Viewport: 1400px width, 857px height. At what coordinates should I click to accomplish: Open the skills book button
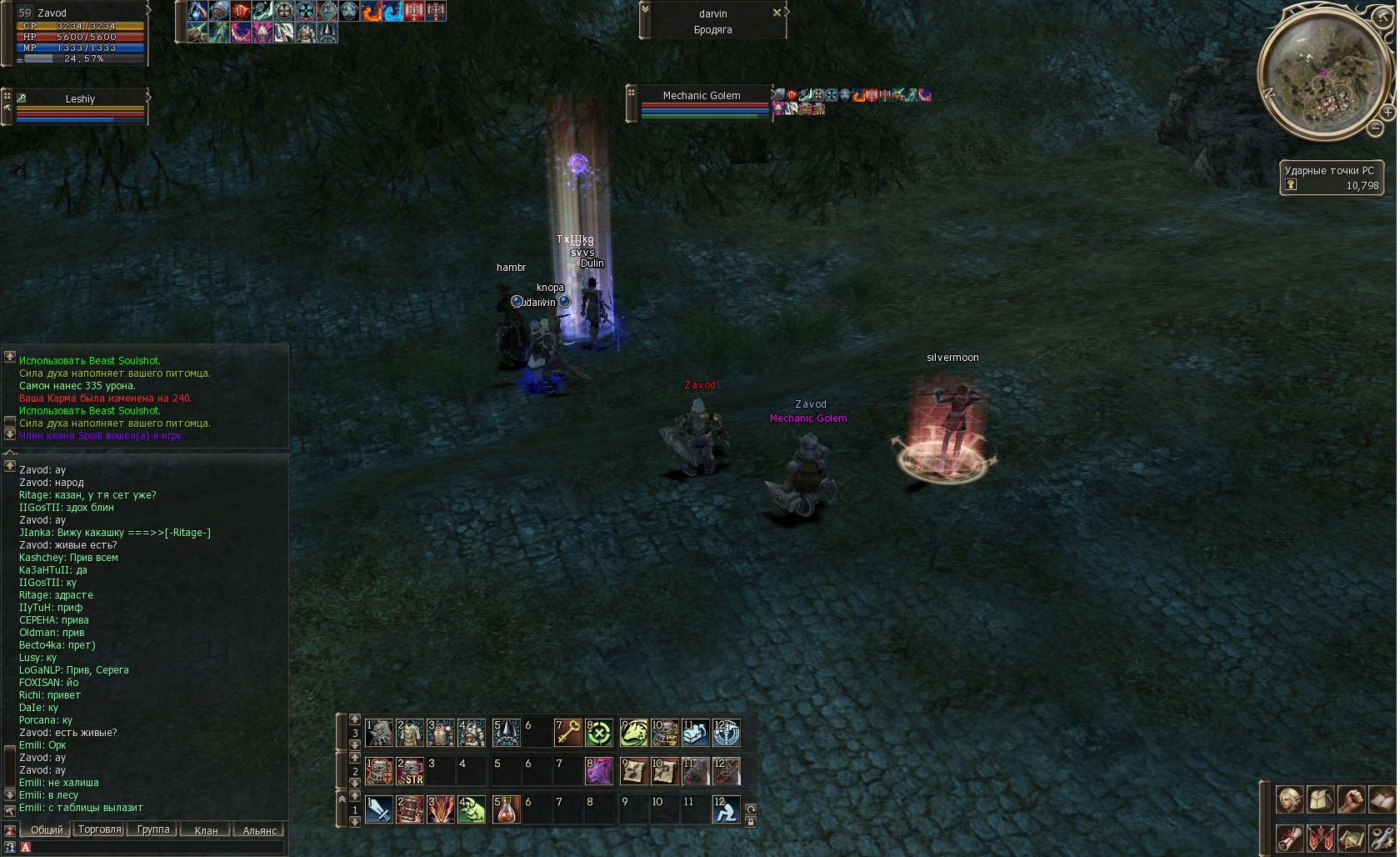click(1382, 799)
